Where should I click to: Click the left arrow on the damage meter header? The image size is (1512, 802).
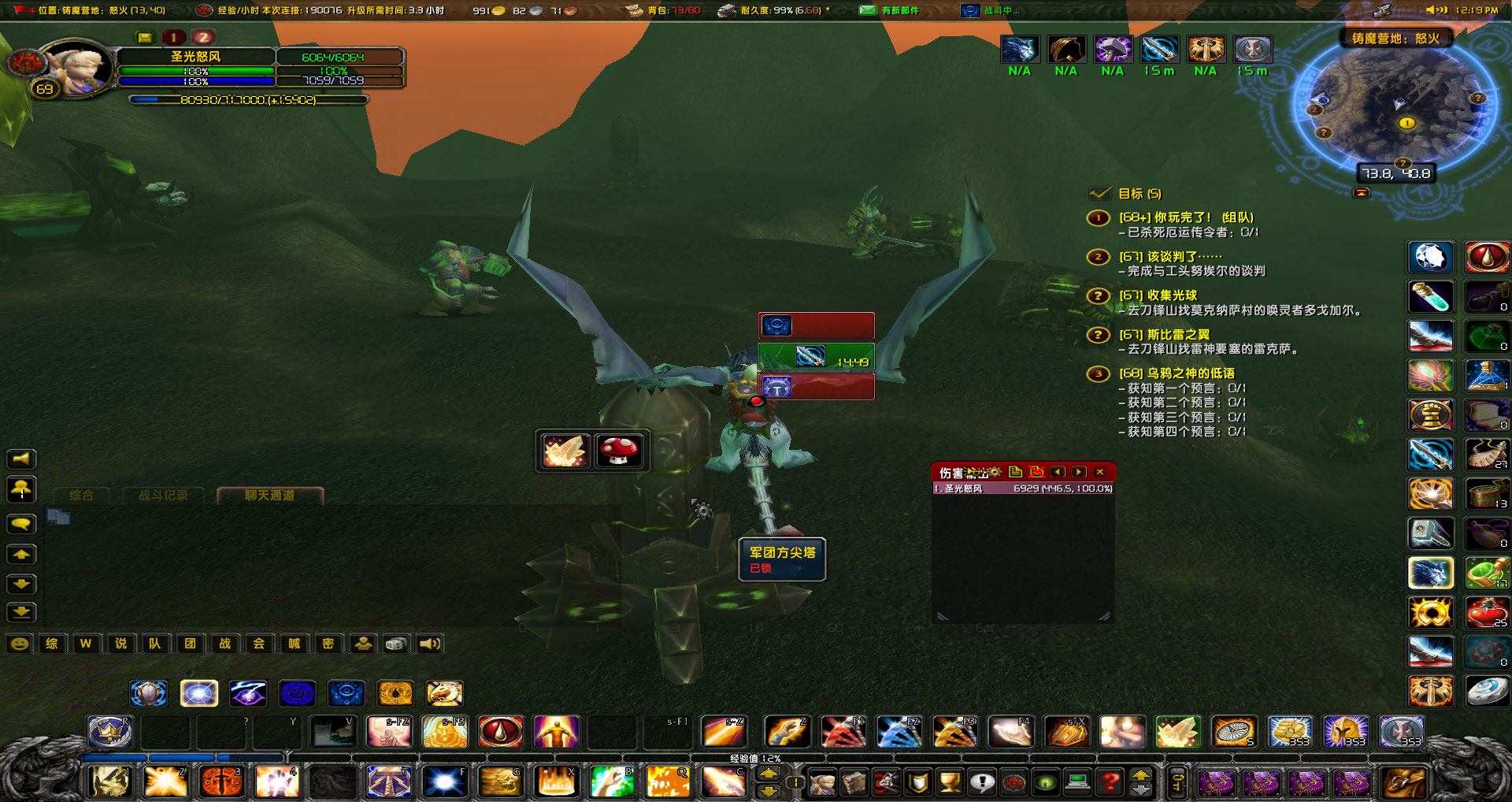(1058, 472)
